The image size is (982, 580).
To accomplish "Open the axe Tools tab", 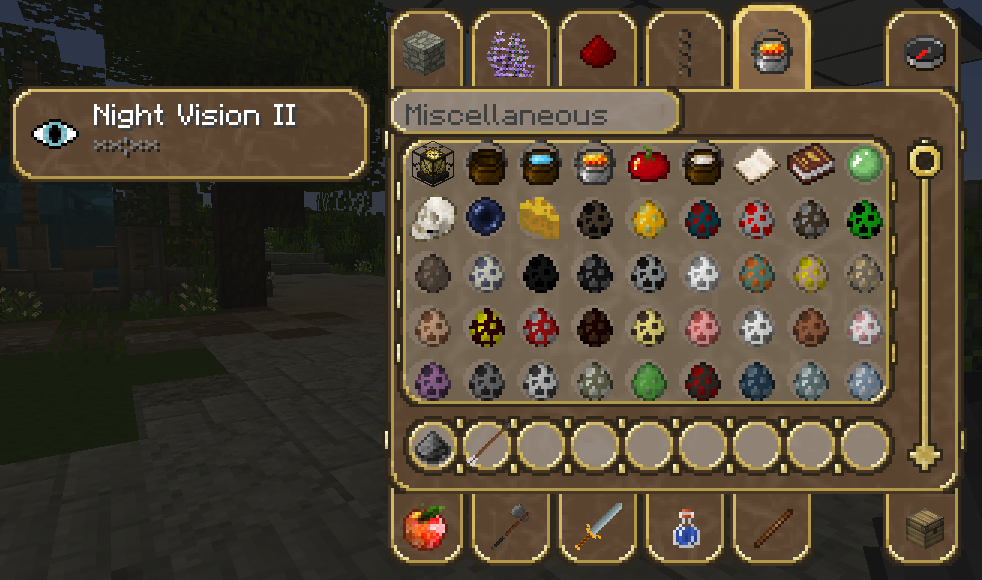I will tap(510, 526).
